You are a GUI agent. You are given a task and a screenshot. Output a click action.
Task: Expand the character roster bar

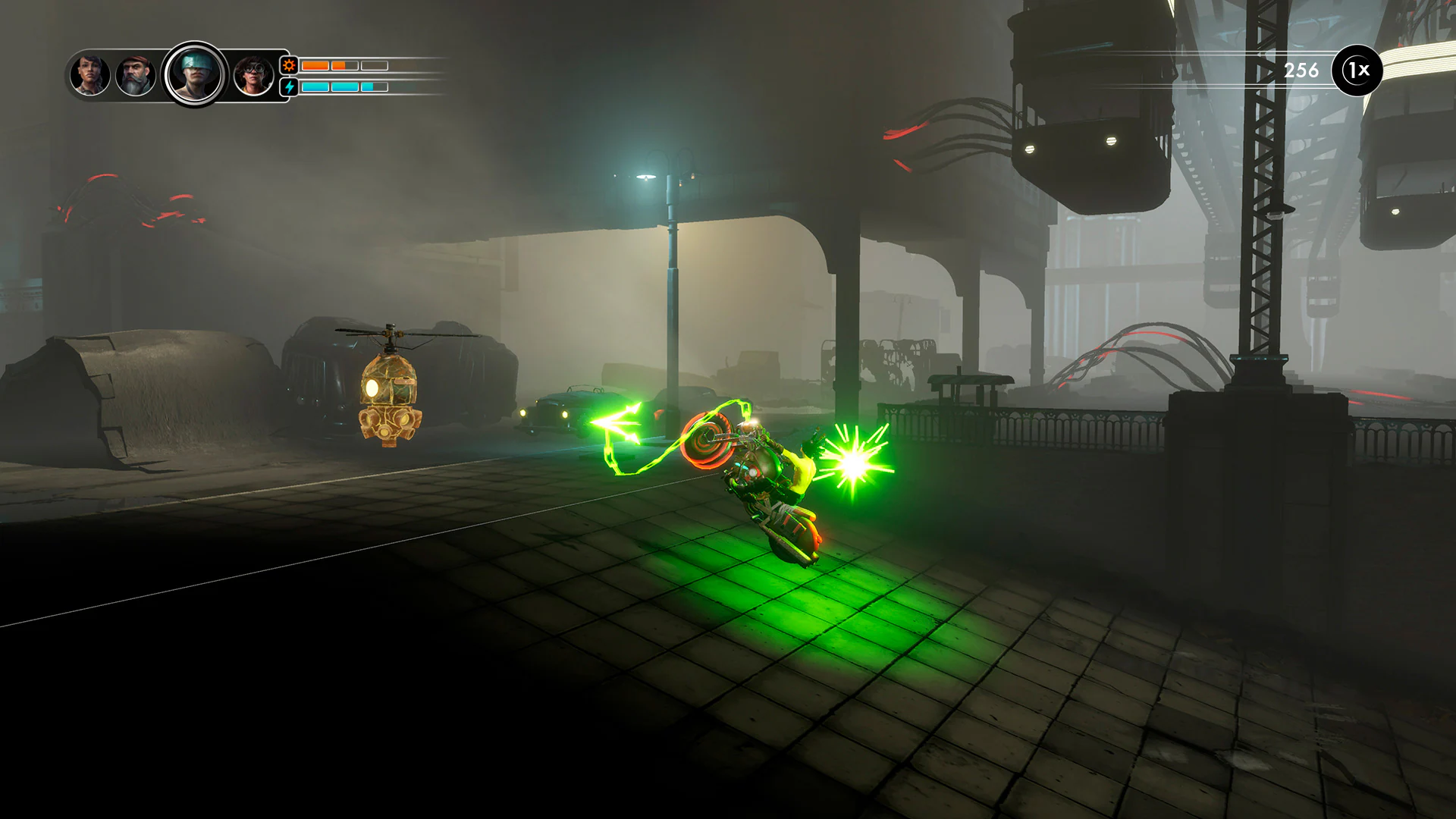pos(171,72)
